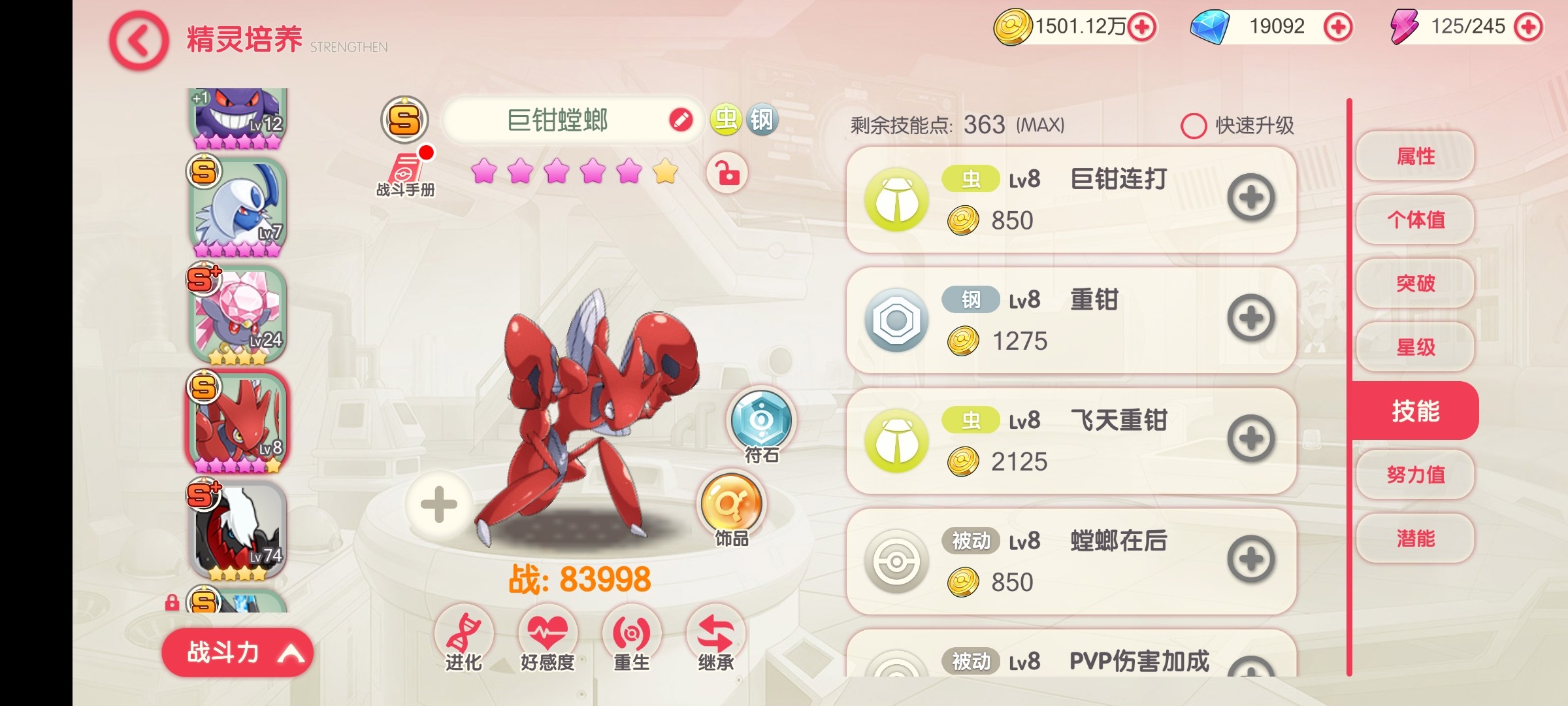Edit the name 巨钳螳螂
Image resolution: width=1568 pixels, height=706 pixels.
681,120
